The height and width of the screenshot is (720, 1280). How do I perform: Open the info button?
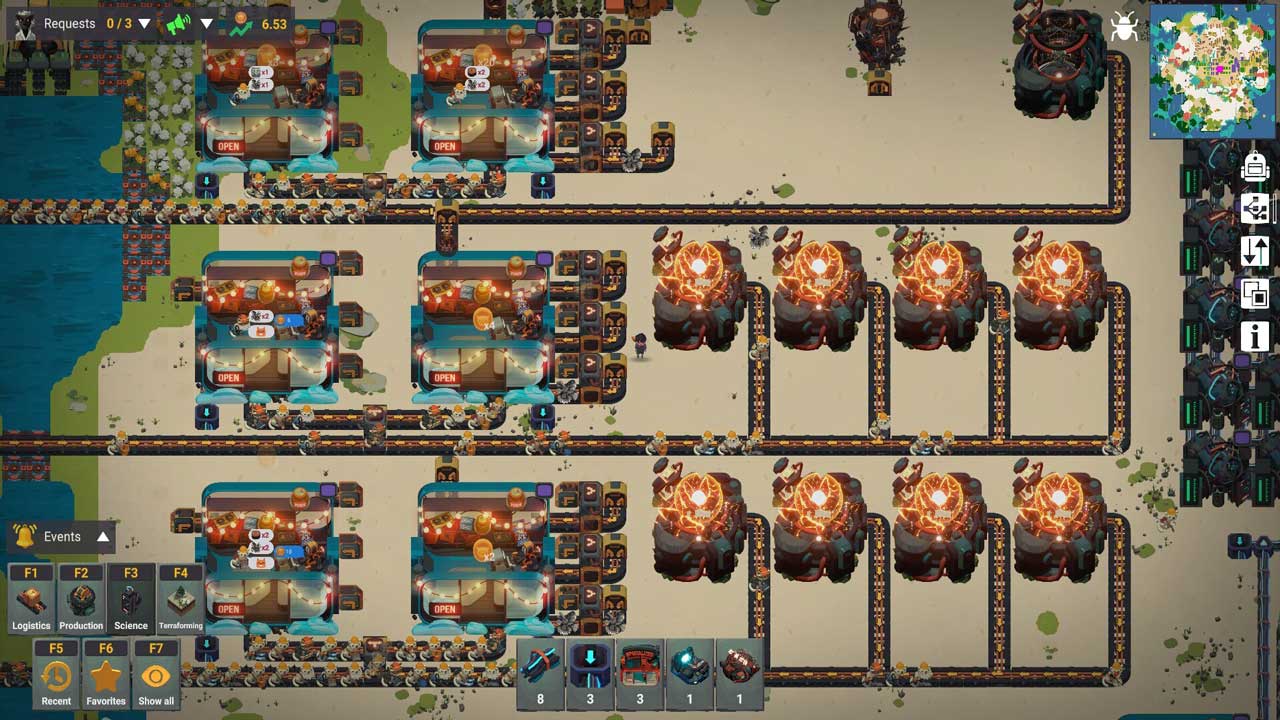(x=1255, y=336)
